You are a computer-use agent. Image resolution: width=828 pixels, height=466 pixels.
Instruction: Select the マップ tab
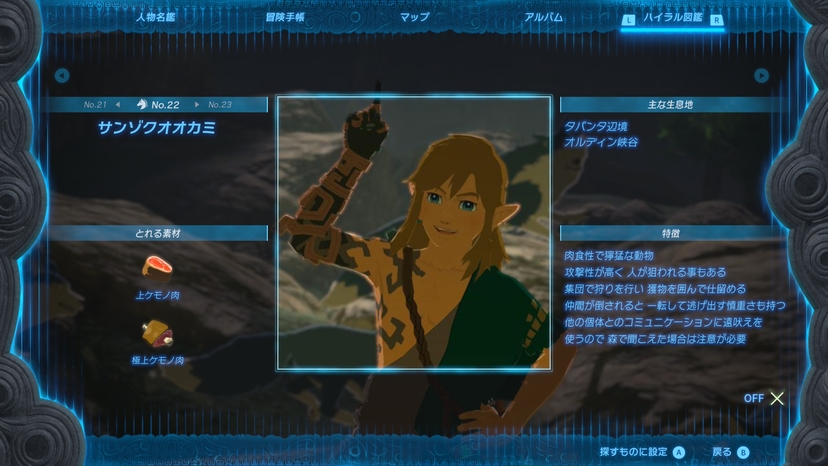414,17
